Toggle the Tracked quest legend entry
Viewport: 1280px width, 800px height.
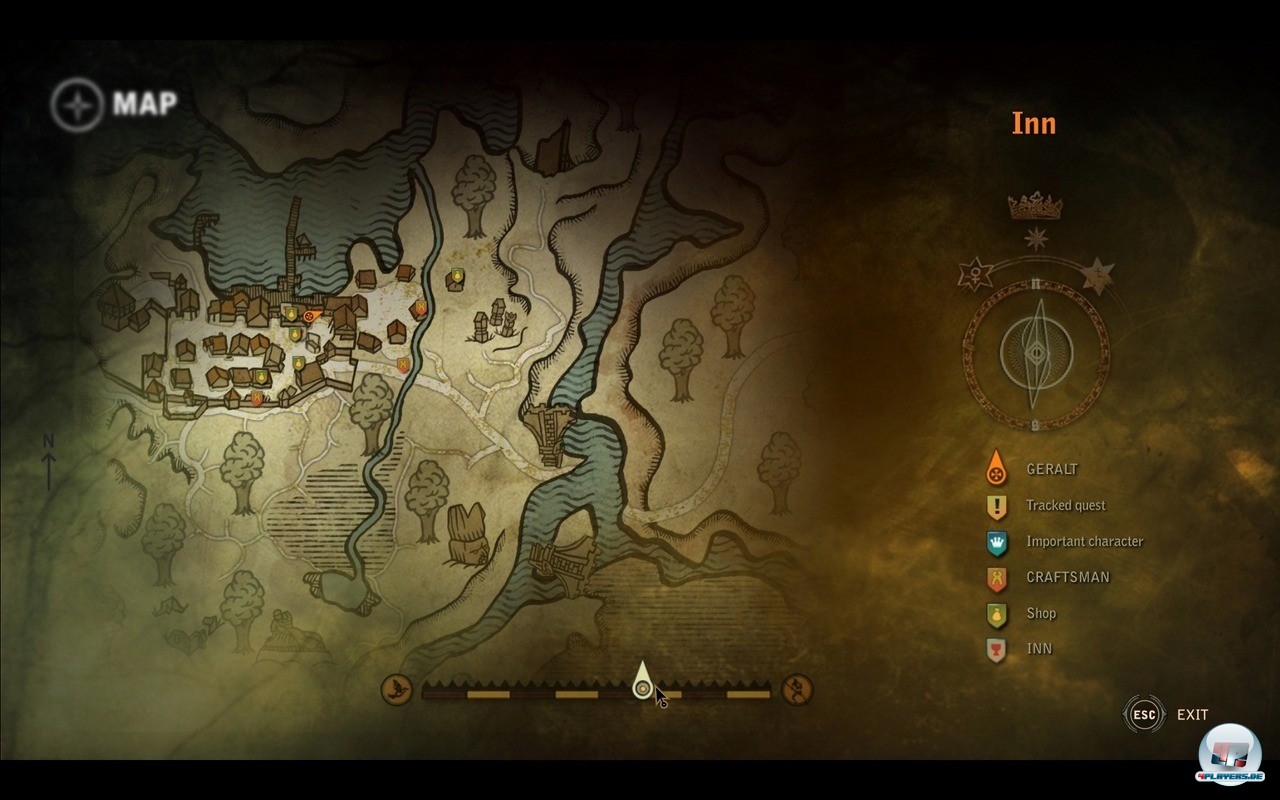[x=1065, y=506]
